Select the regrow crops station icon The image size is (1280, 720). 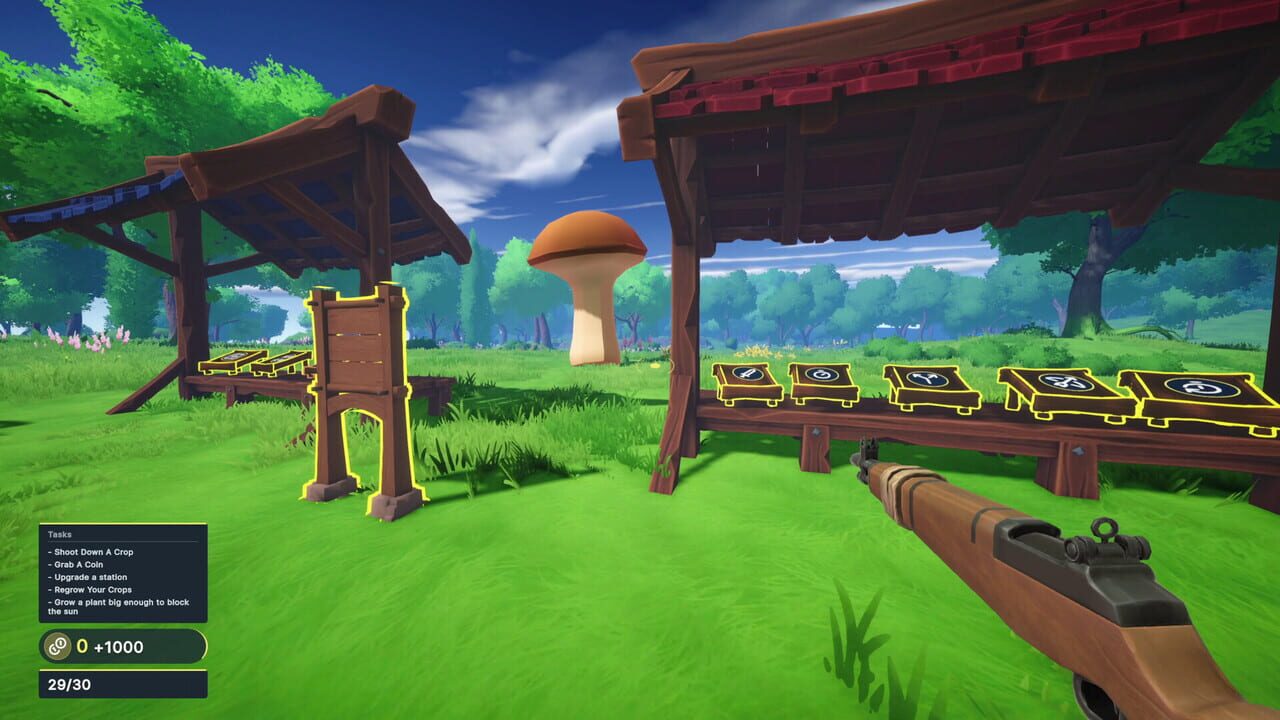1200,388
